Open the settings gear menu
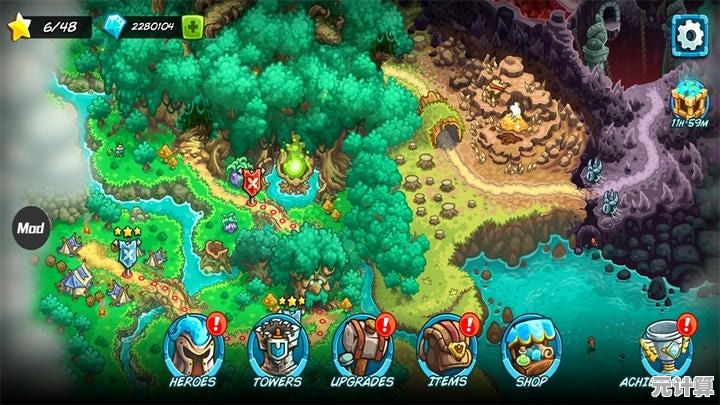 688,36
